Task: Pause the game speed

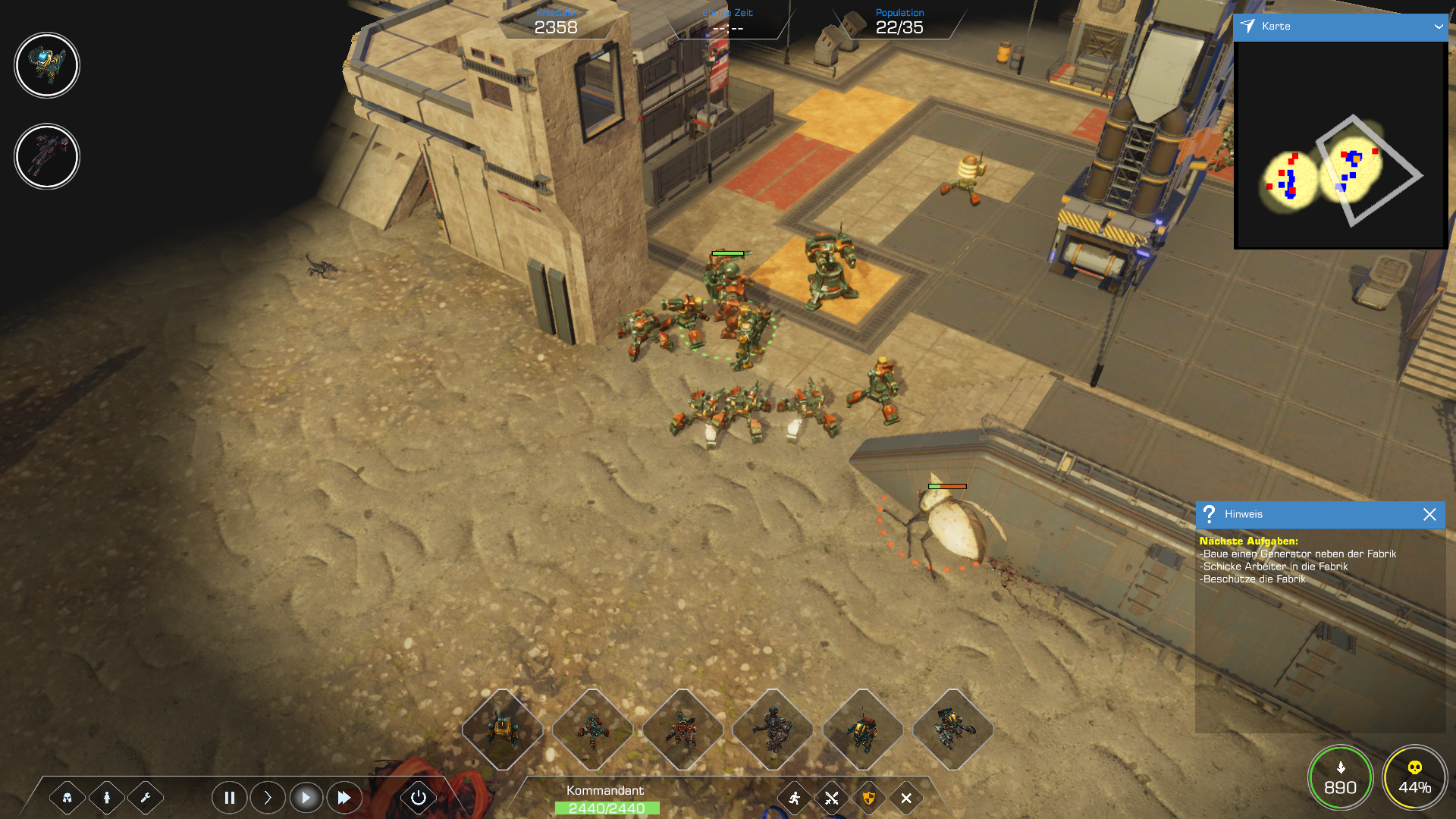Action: [229, 798]
